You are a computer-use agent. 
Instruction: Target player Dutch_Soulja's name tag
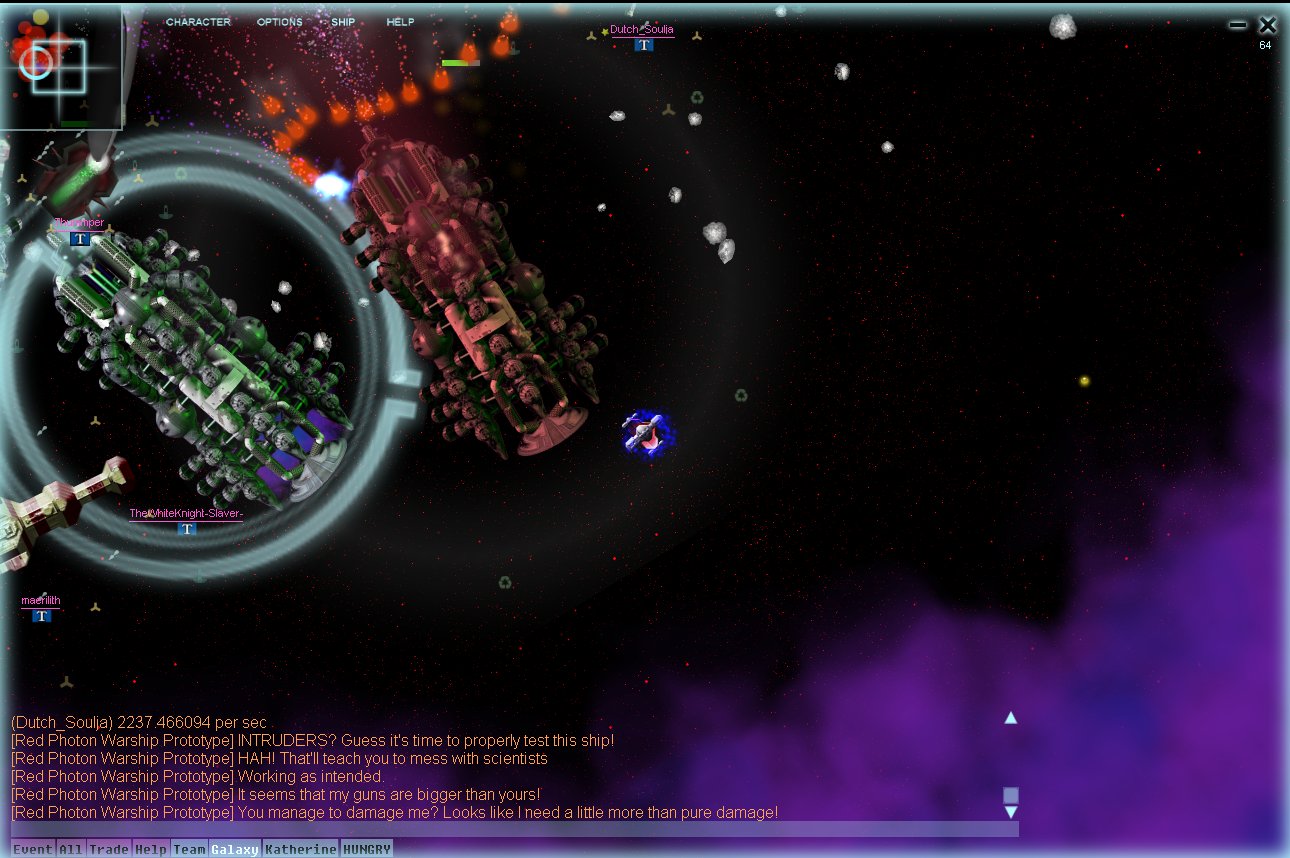[642, 30]
